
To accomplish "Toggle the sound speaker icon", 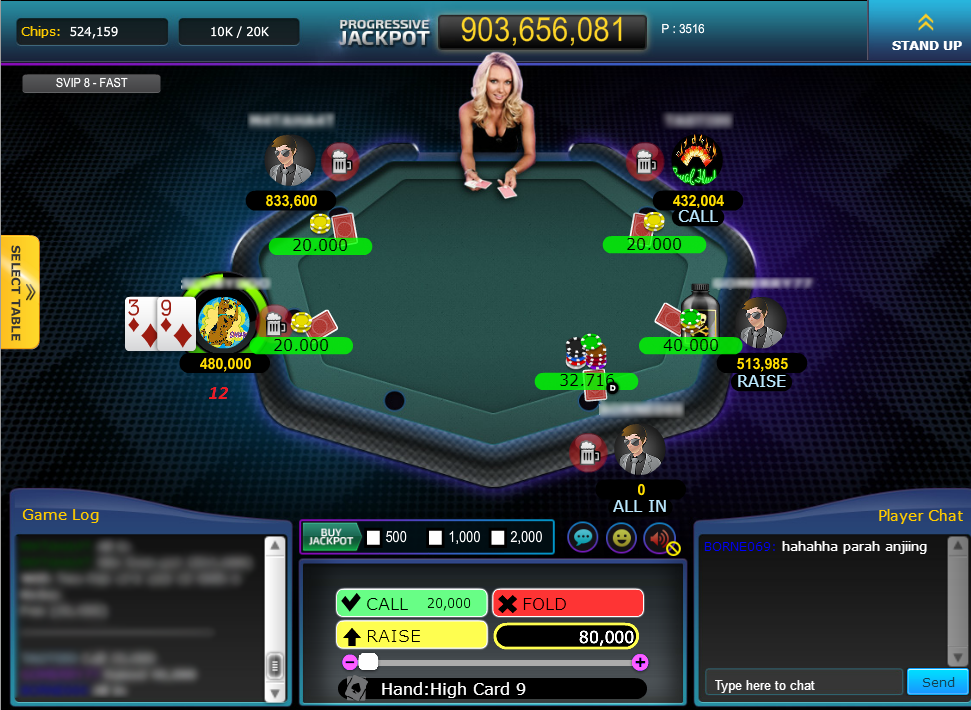I will [659, 537].
